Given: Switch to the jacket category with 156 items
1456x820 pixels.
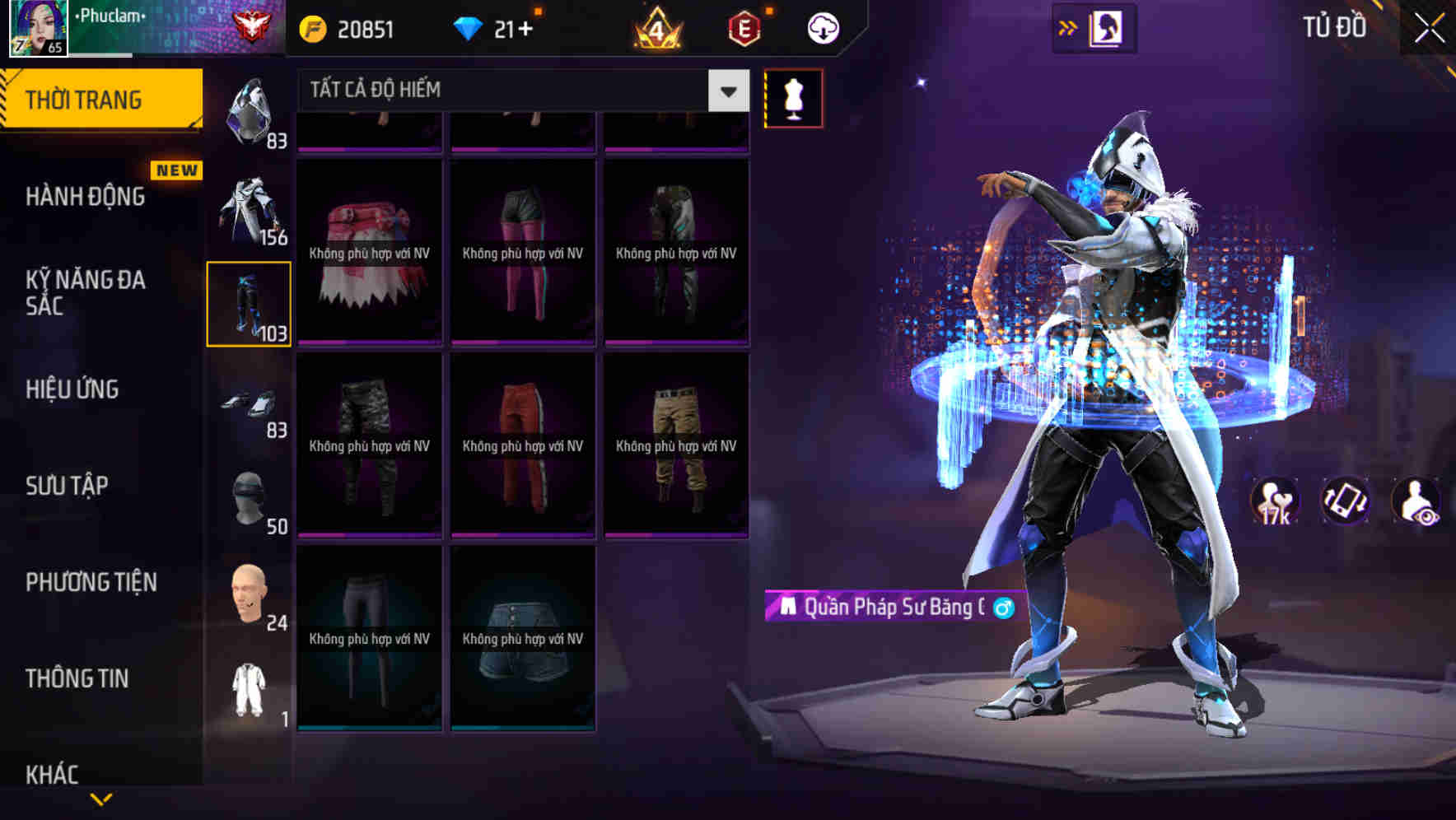Looking at the screenshot, I should [x=249, y=210].
